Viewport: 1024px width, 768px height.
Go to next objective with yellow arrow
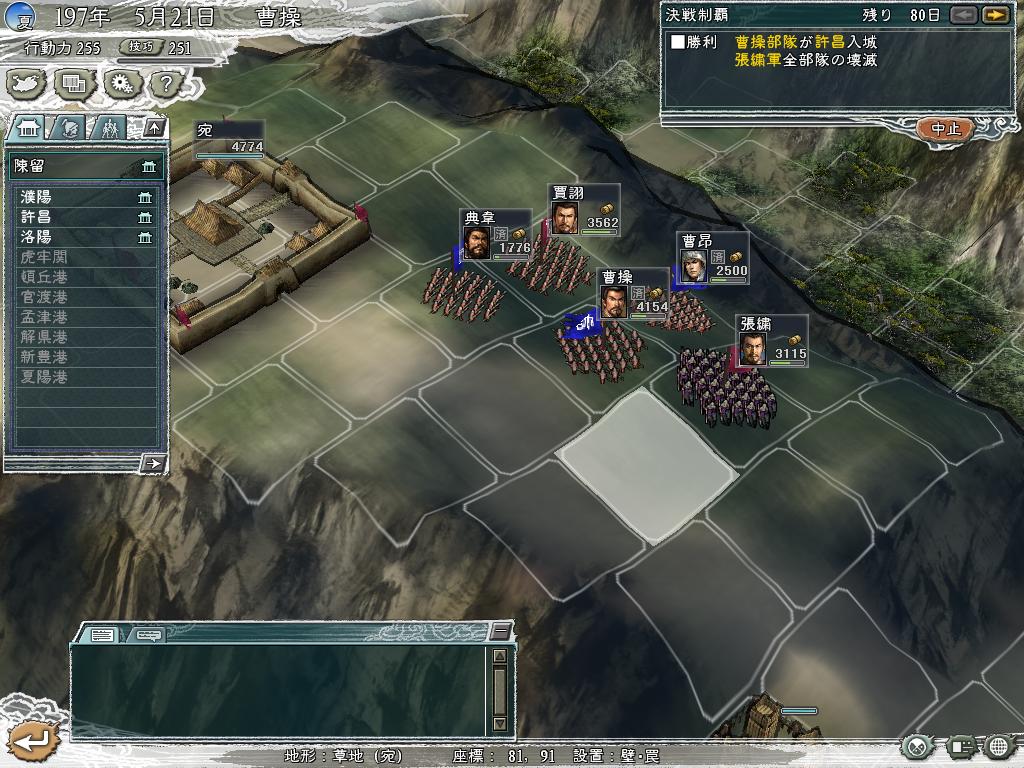click(994, 15)
